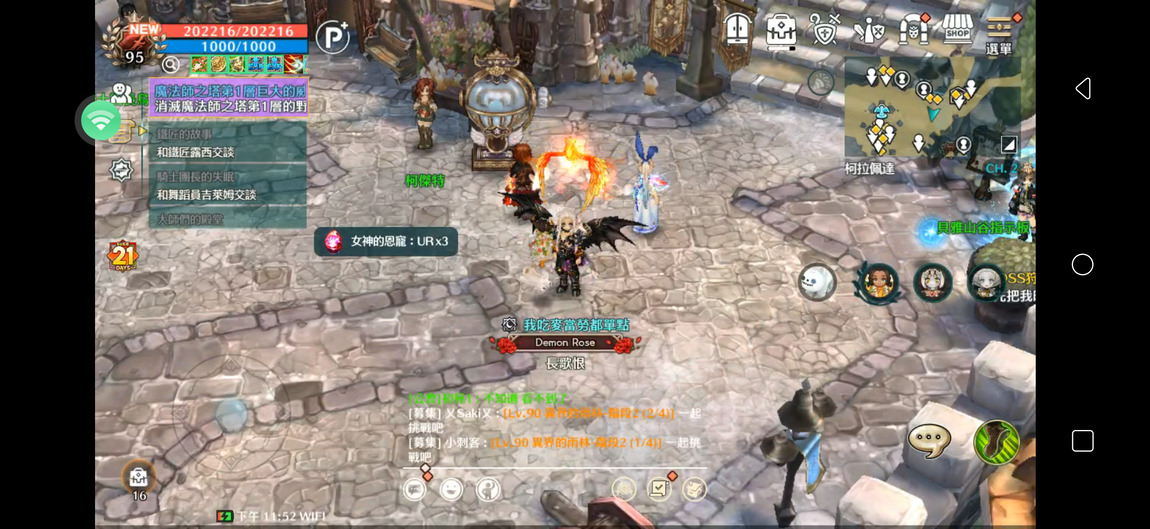Activate the green boot dash skill

(x=996, y=441)
